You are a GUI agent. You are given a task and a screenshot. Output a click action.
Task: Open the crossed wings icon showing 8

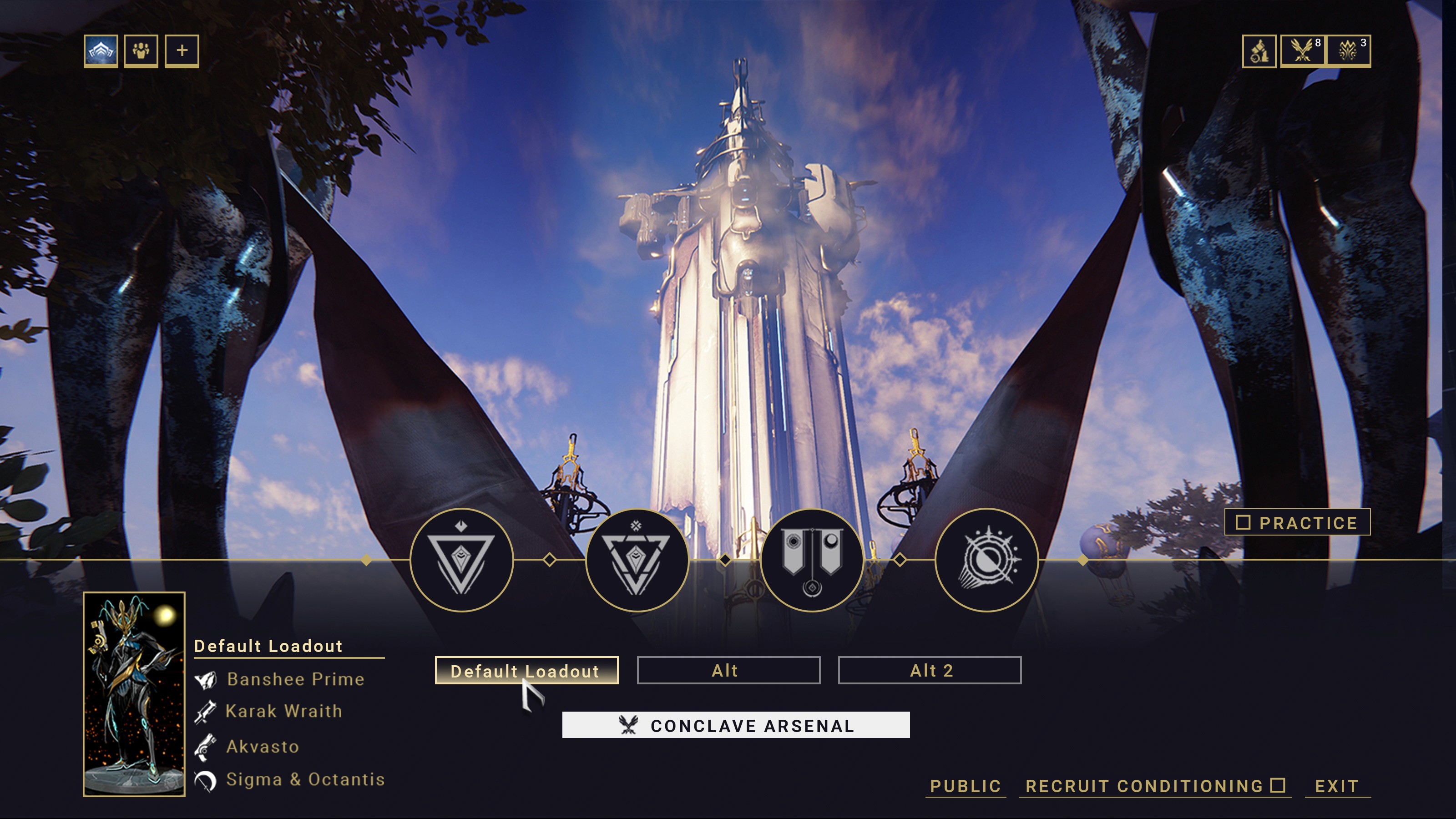1302,51
